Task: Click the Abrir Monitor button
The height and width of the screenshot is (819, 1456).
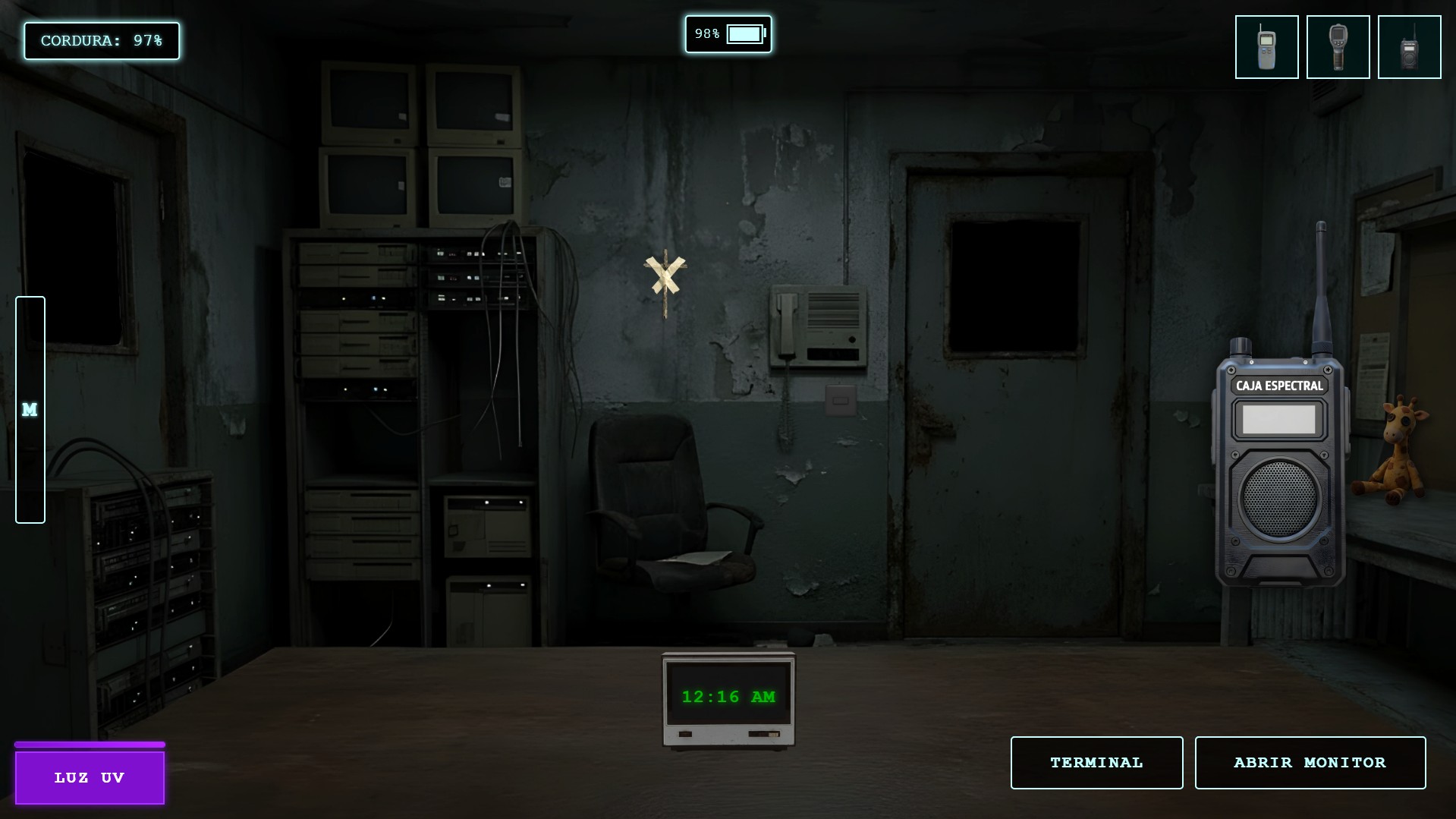Action: [x=1310, y=762]
